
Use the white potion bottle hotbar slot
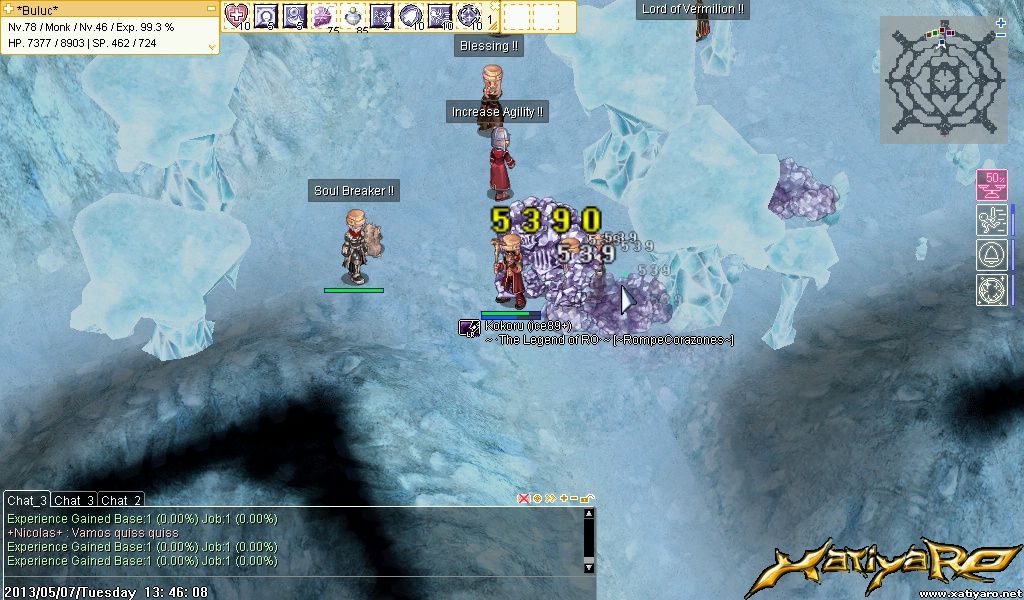353,15
